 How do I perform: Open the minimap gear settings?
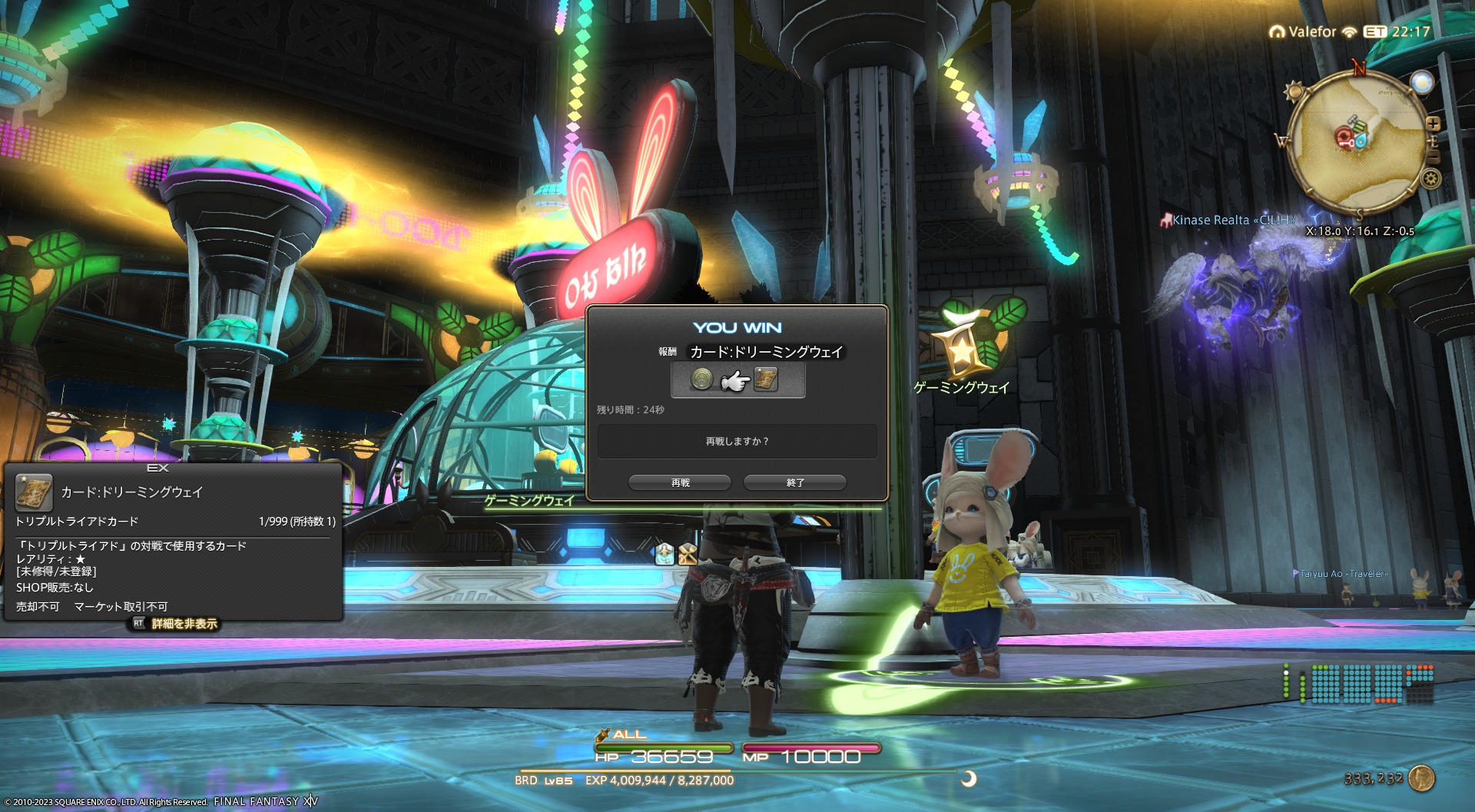click(1430, 179)
